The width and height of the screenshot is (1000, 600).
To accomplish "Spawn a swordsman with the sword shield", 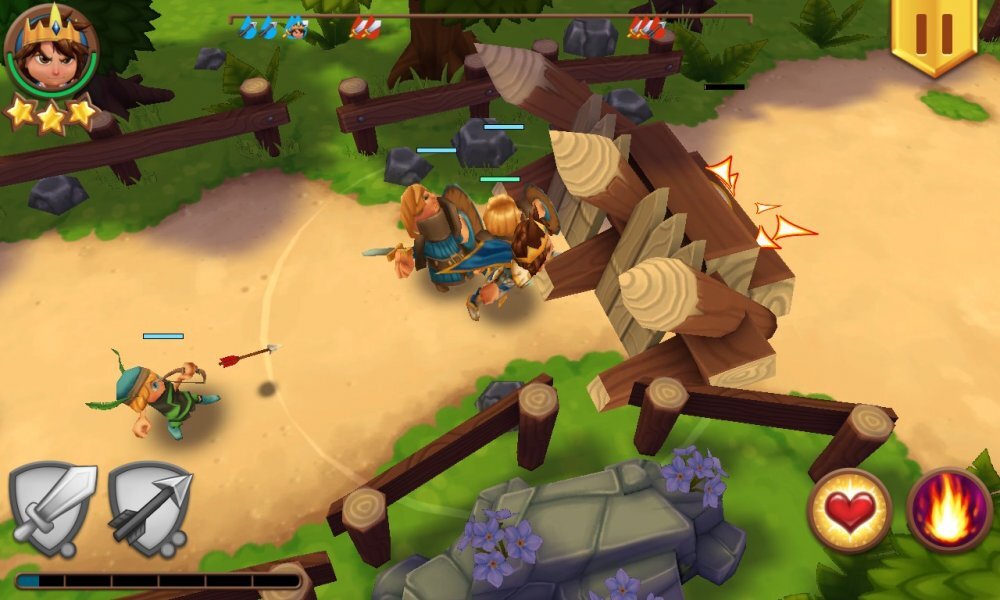I will (52, 506).
